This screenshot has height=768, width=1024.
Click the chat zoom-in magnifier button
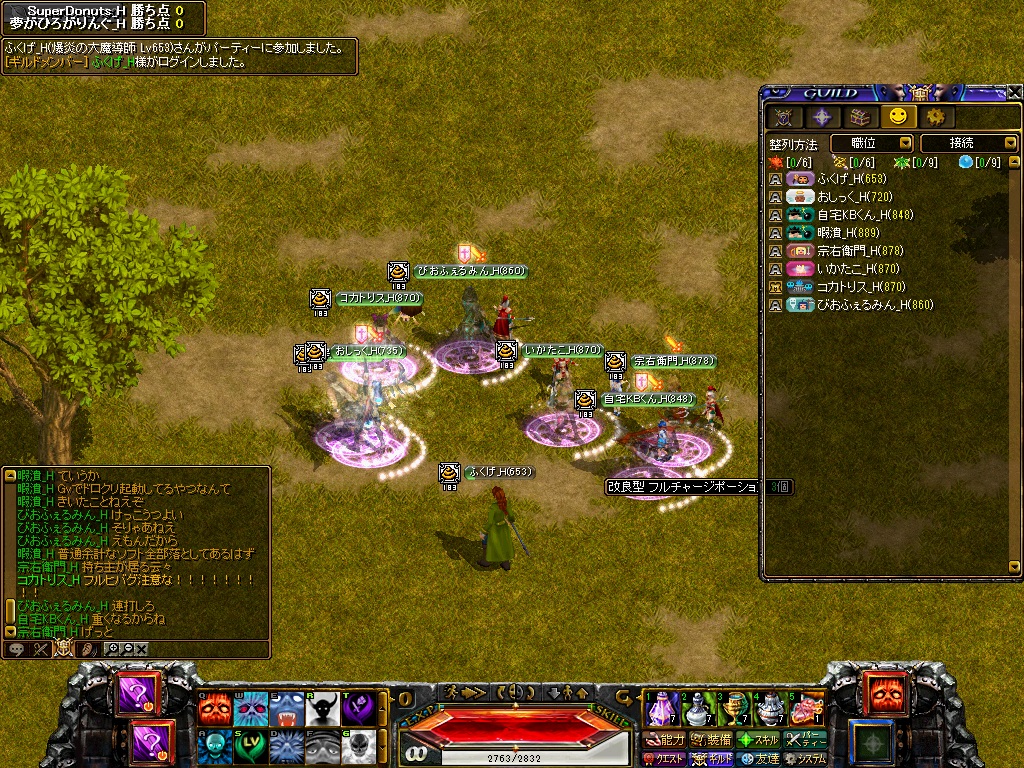click(x=112, y=649)
